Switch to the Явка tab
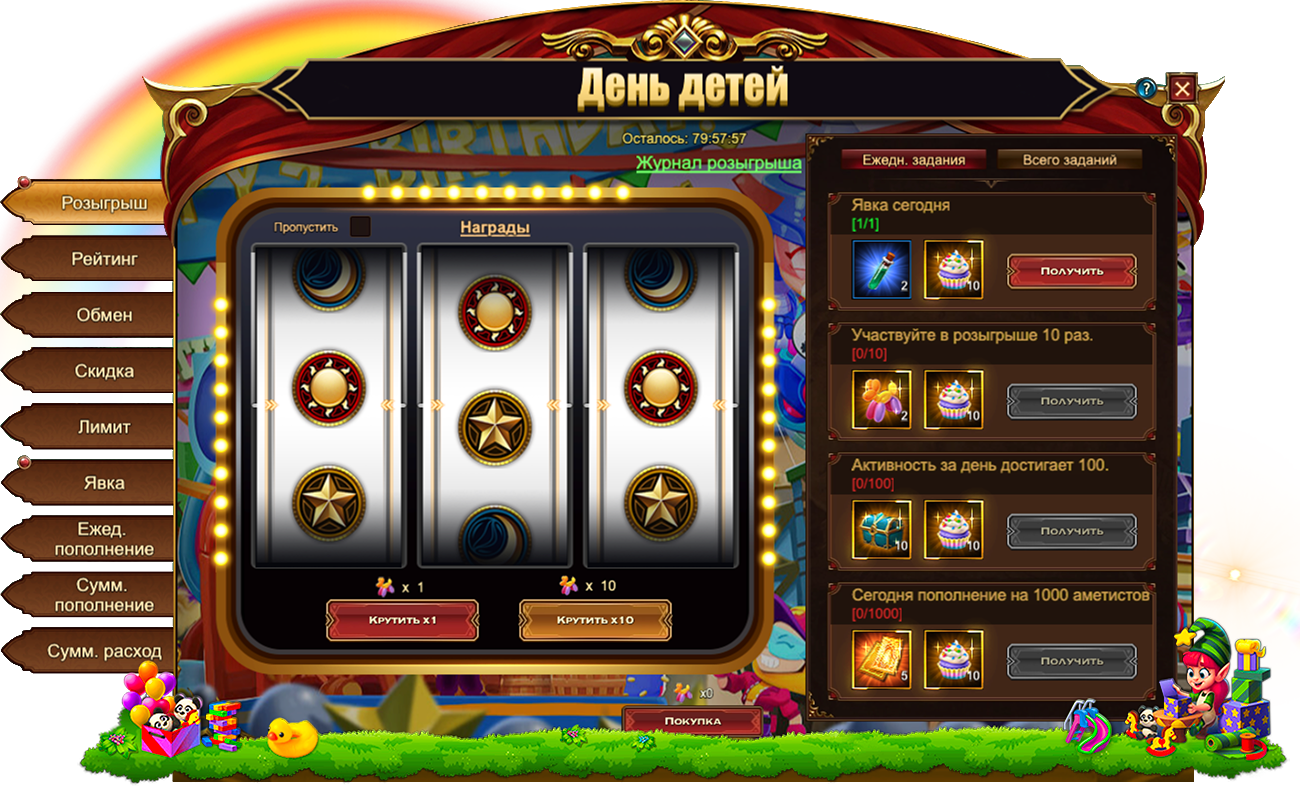 (104, 483)
